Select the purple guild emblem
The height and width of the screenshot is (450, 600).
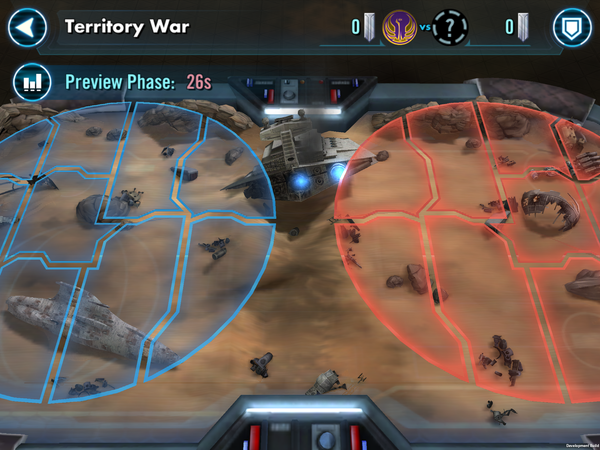tap(400, 28)
